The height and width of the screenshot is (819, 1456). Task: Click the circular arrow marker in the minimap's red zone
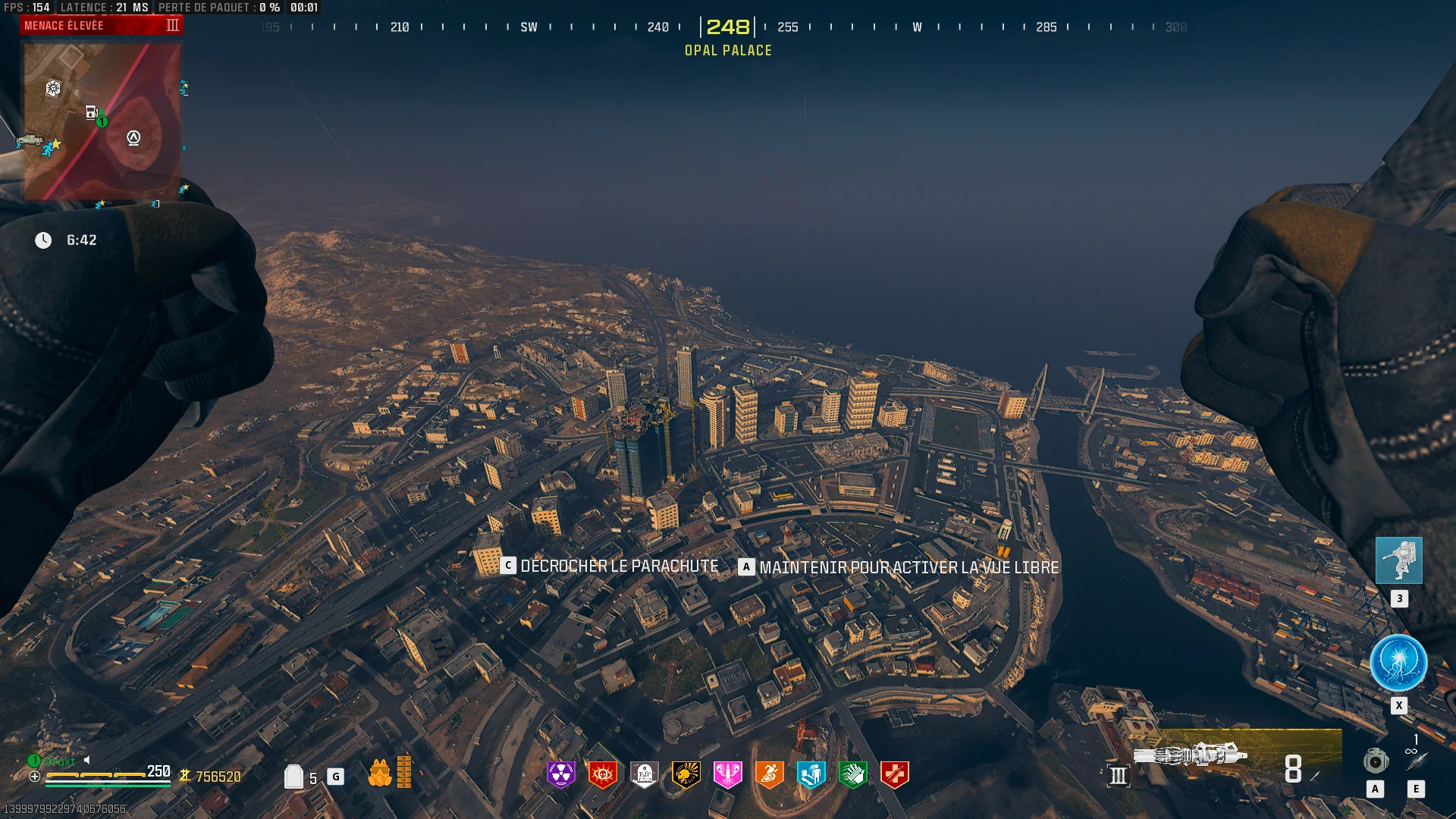[x=133, y=138]
